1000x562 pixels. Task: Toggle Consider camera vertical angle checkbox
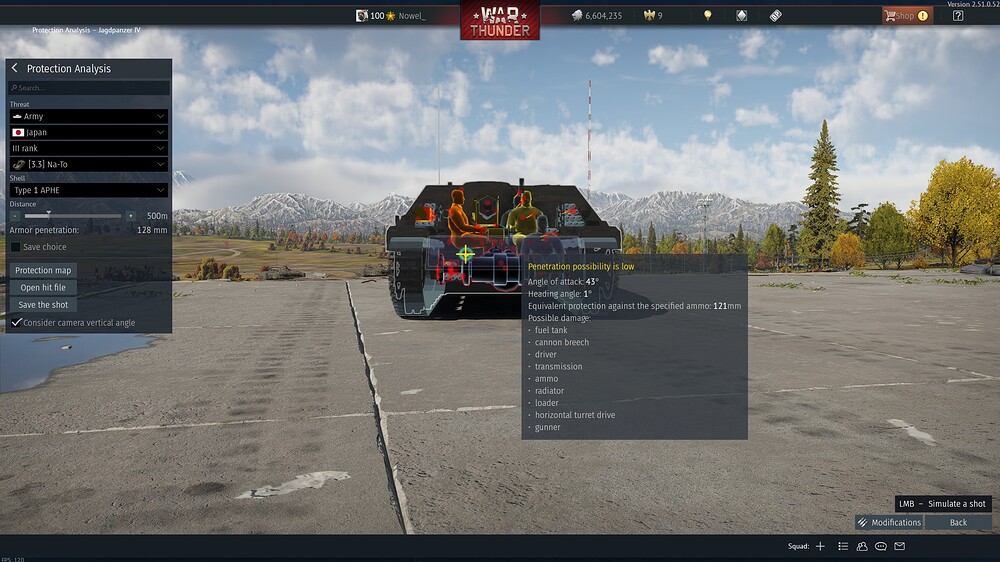tap(15, 323)
